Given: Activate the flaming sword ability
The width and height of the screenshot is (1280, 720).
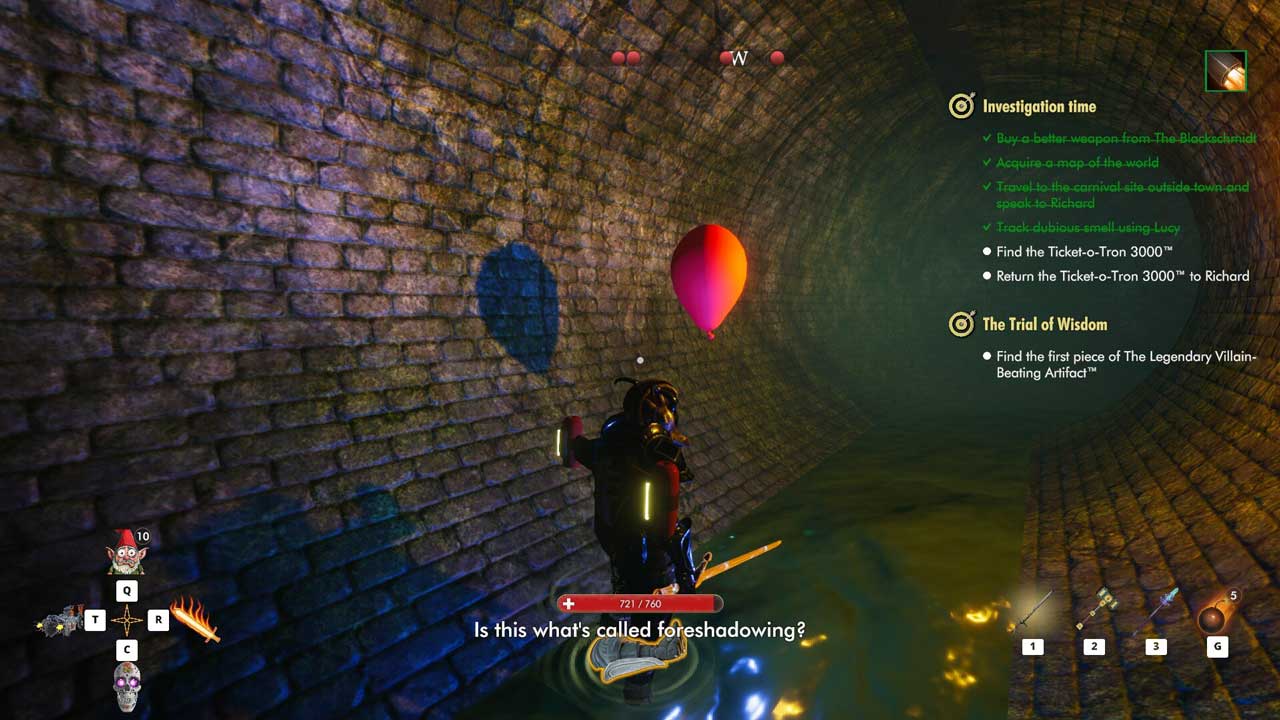Looking at the screenshot, I should pos(194,619).
